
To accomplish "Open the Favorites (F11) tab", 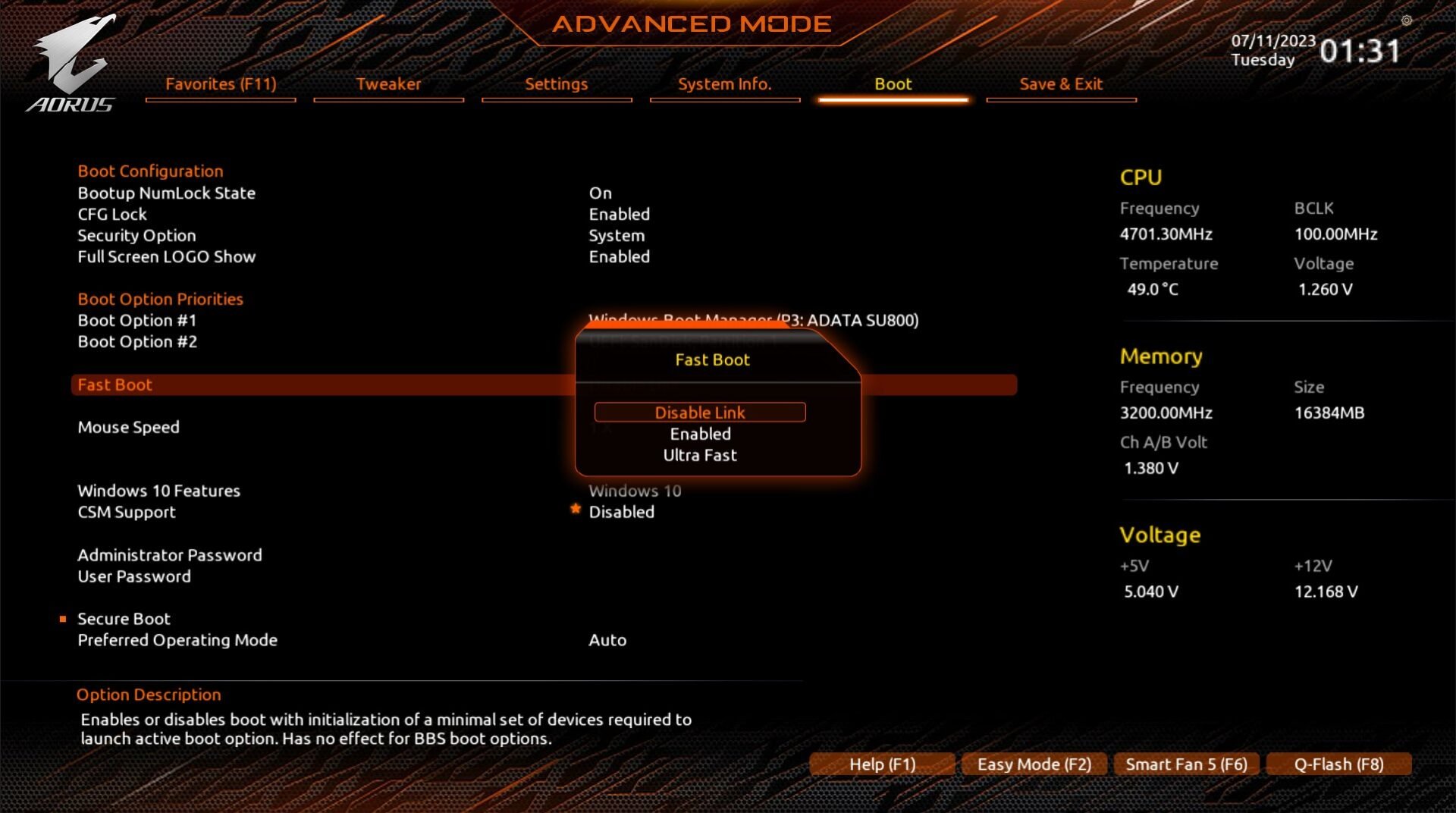I will pos(221,84).
